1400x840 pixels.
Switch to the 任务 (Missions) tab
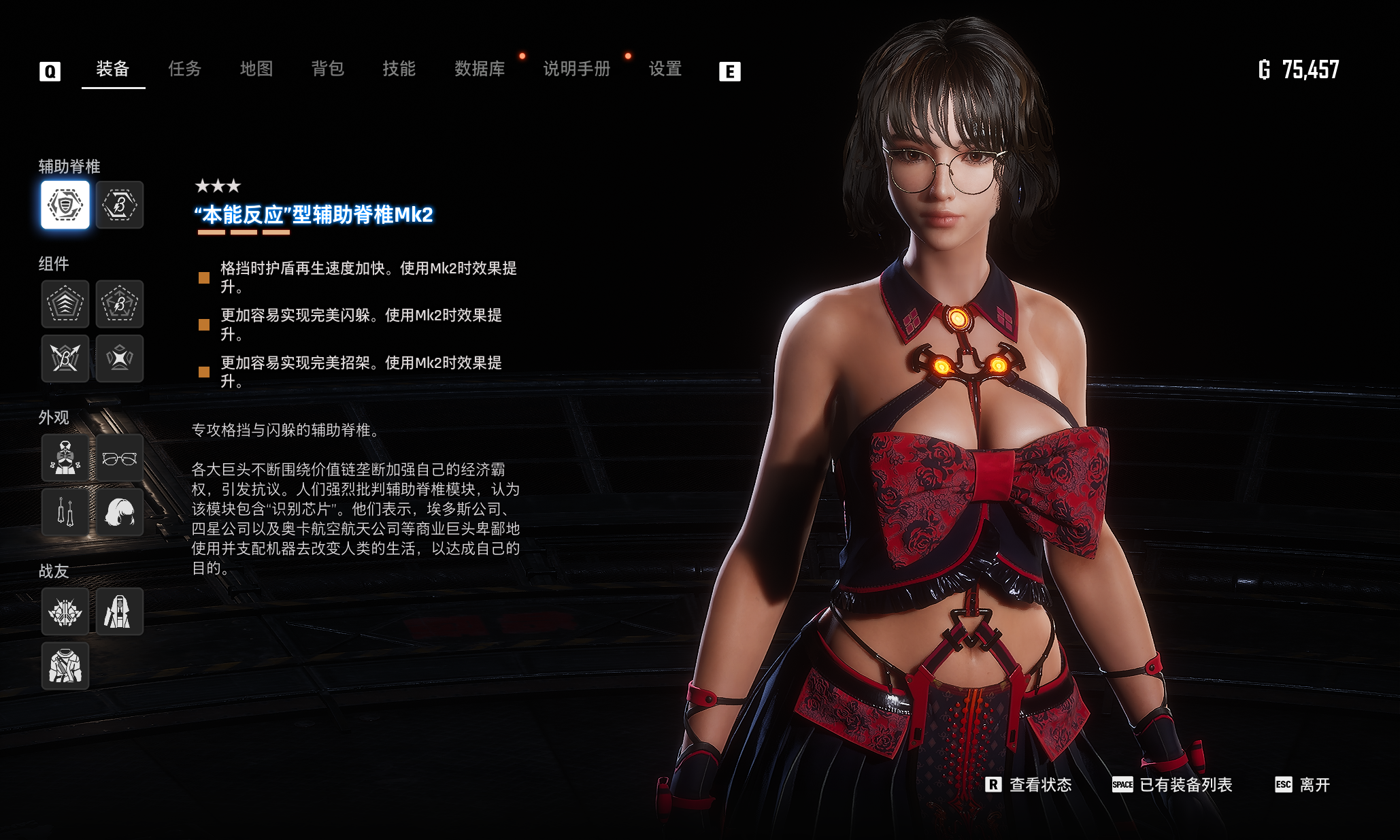coord(184,69)
